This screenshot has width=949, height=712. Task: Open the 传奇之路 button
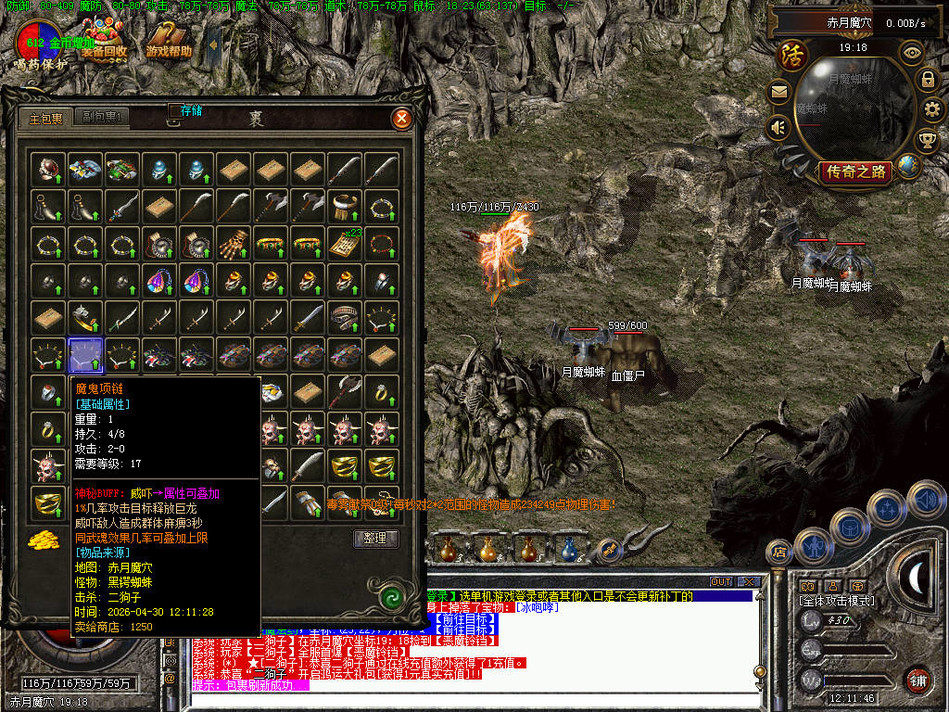coord(855,171)
